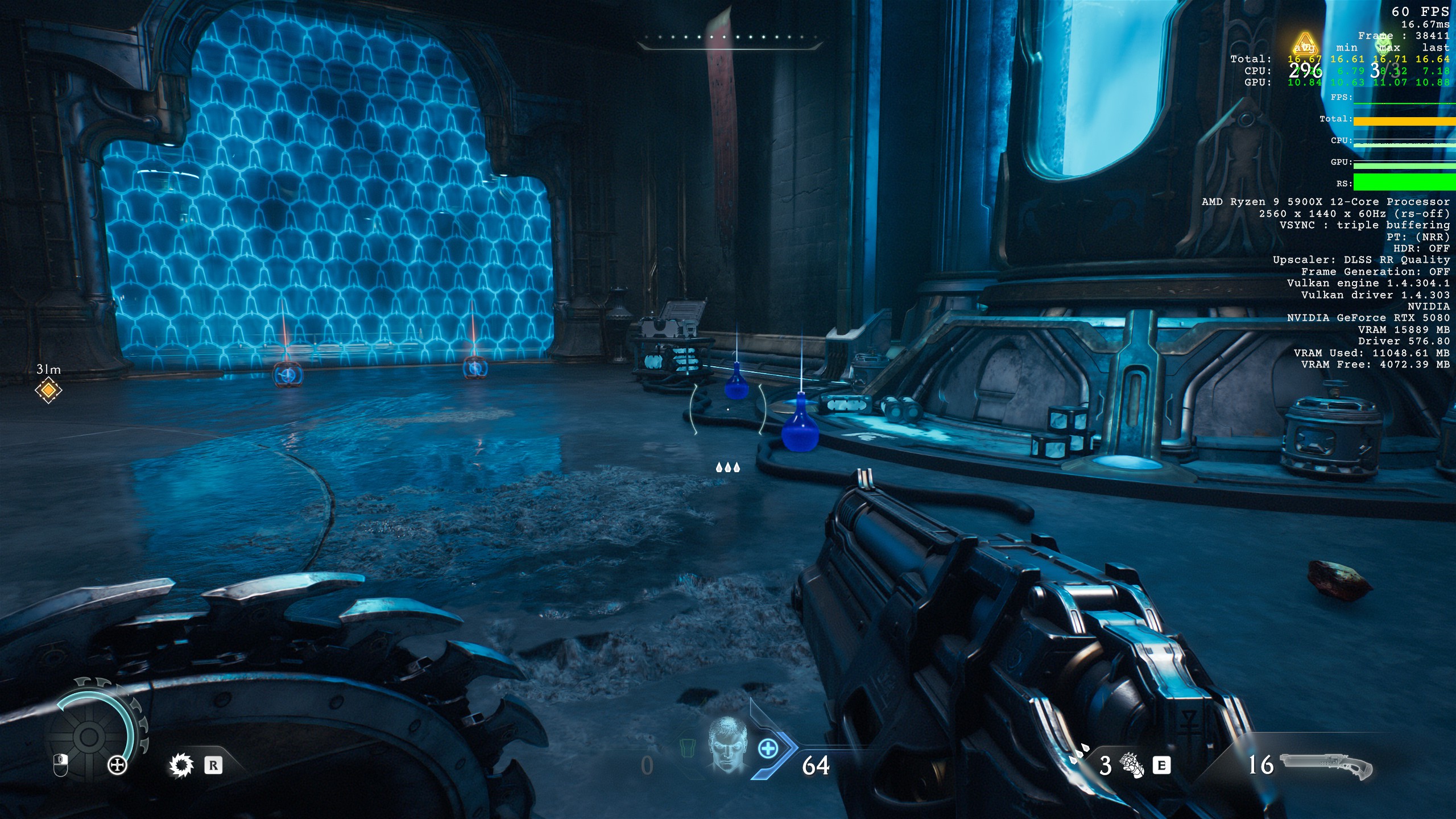The image size is (1456, 819).
Task: Click the gold currency icon
Action: coord(1305,44)
